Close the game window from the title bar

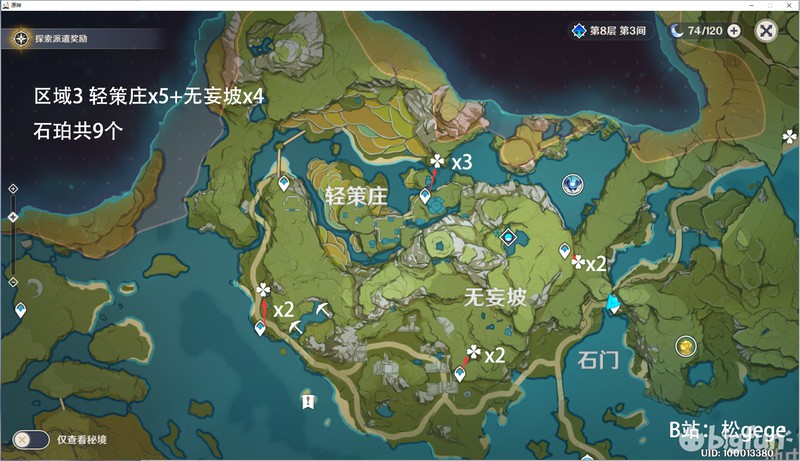pos(789,5)
